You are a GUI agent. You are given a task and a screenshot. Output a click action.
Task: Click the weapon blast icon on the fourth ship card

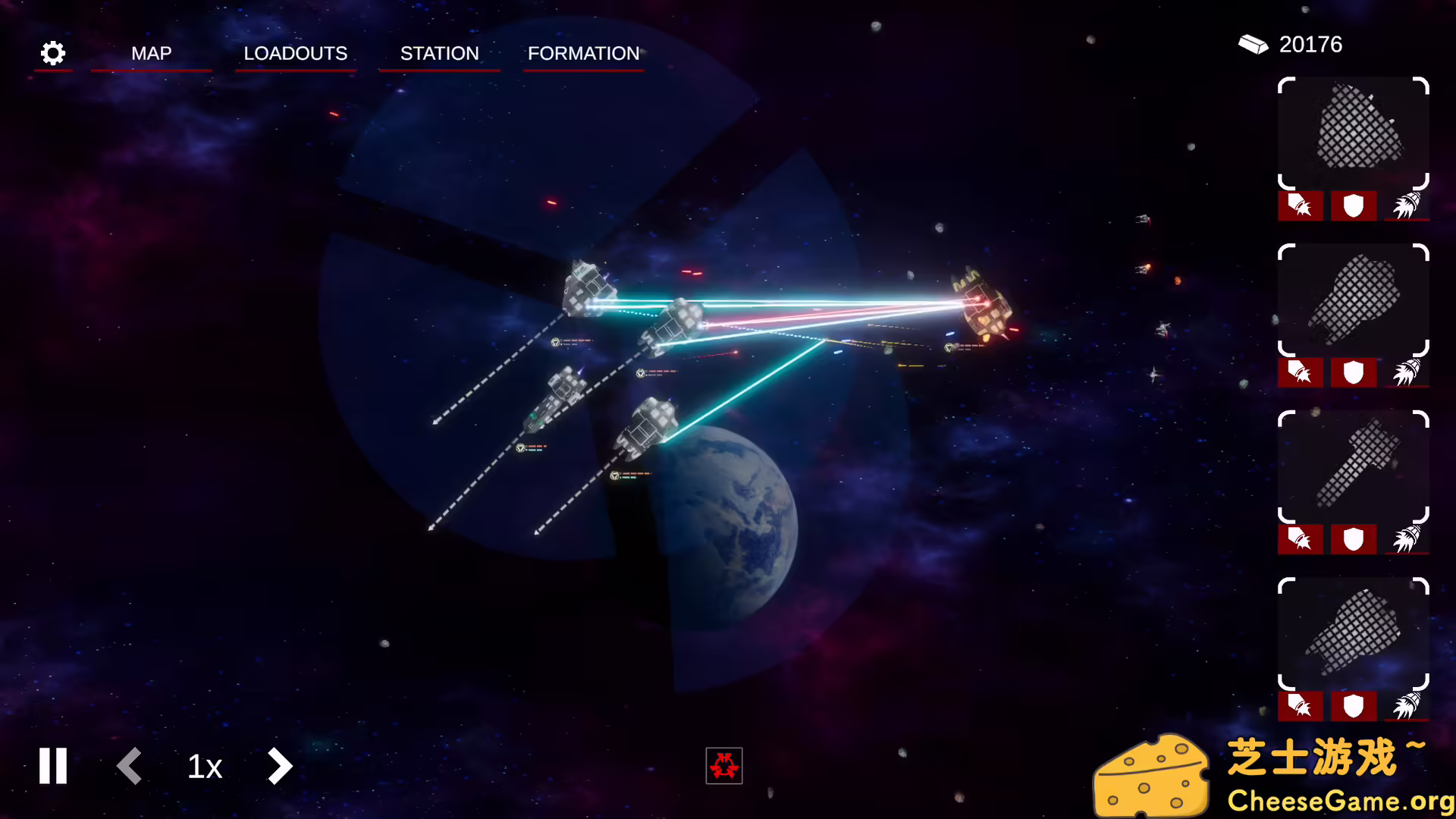click(x=1300, y=706)
